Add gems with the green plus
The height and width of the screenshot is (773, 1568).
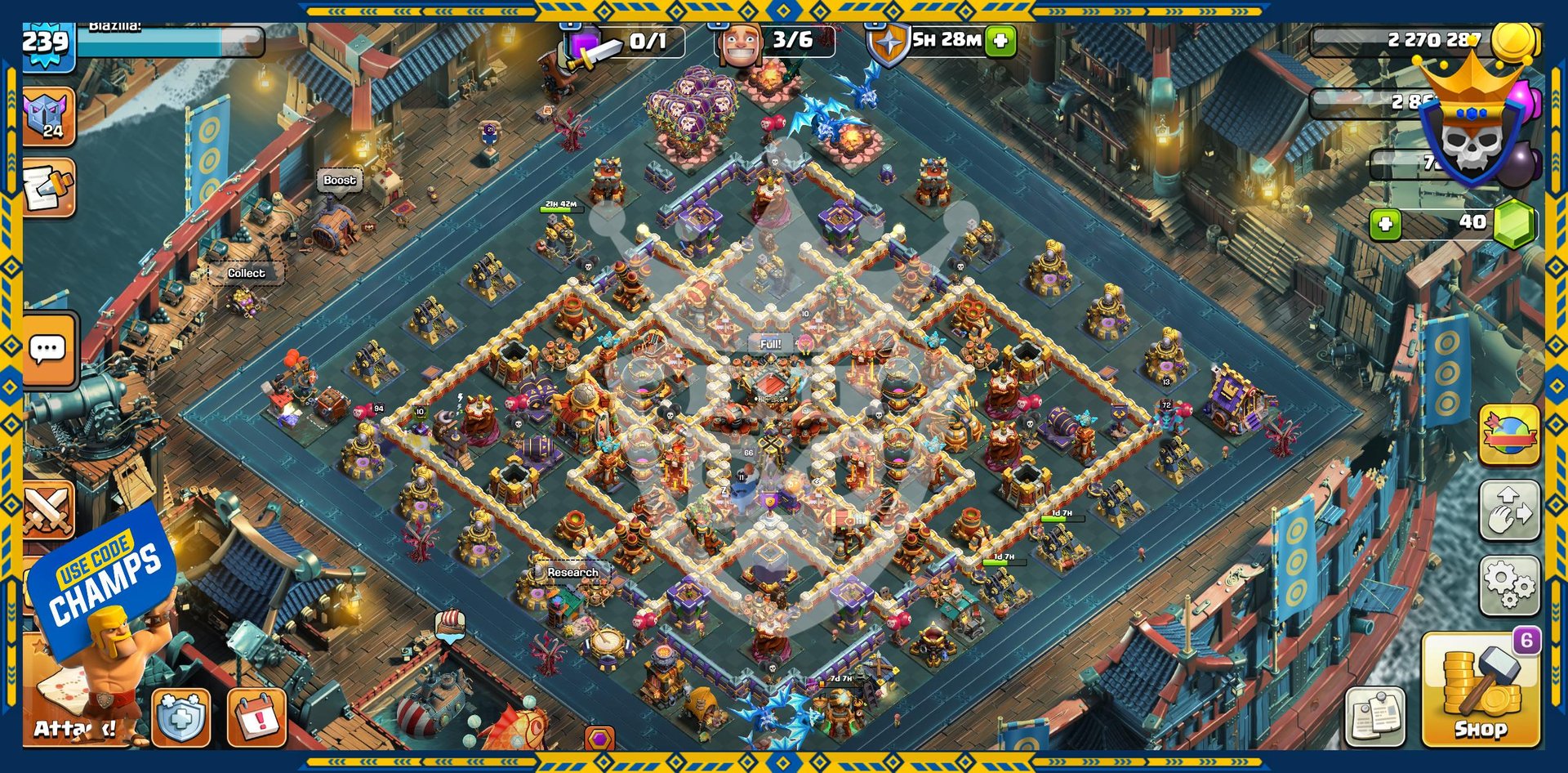point(1385,223)
